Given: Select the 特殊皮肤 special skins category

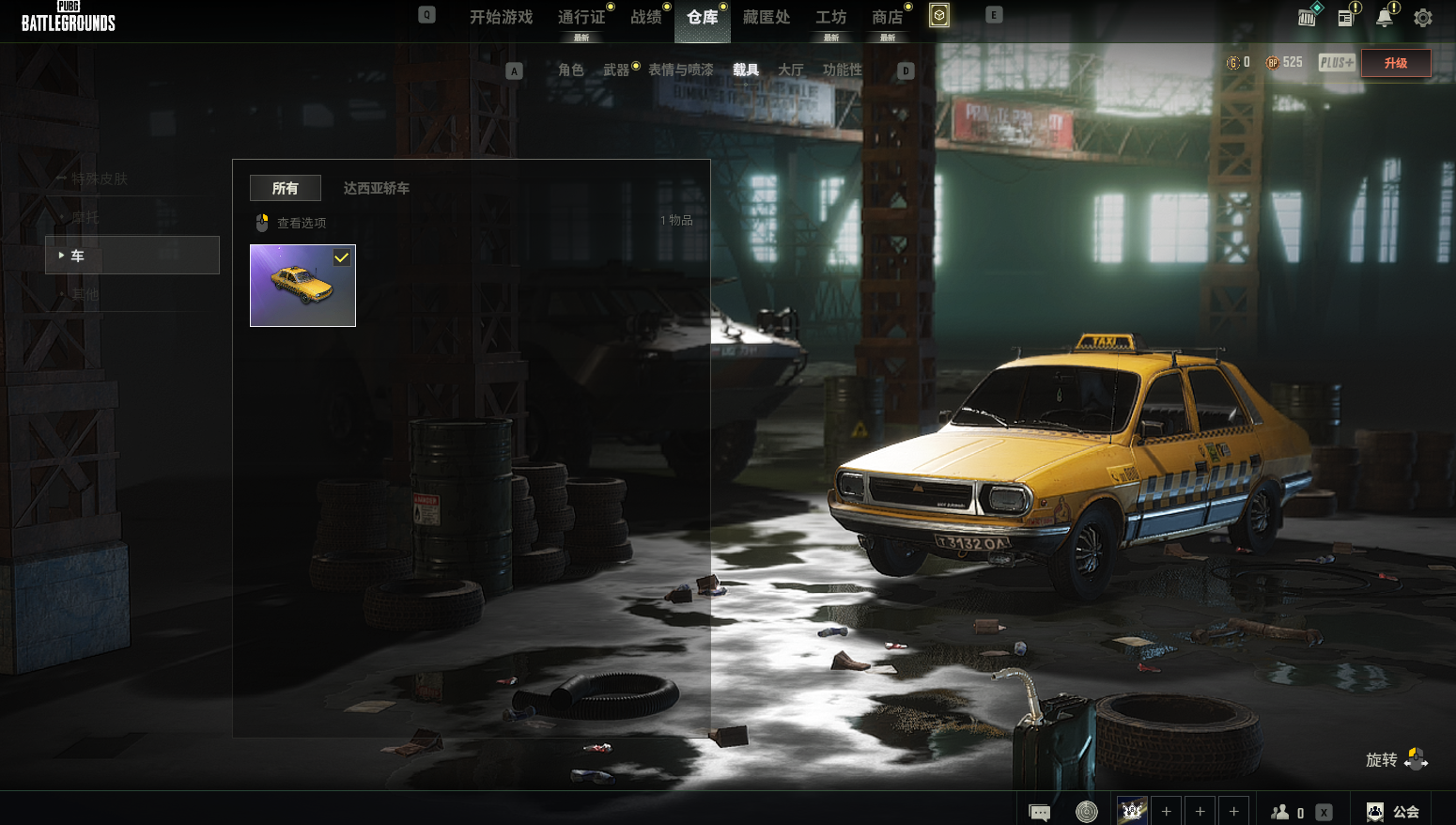Looking at the screenshot, I should [100, 179].
